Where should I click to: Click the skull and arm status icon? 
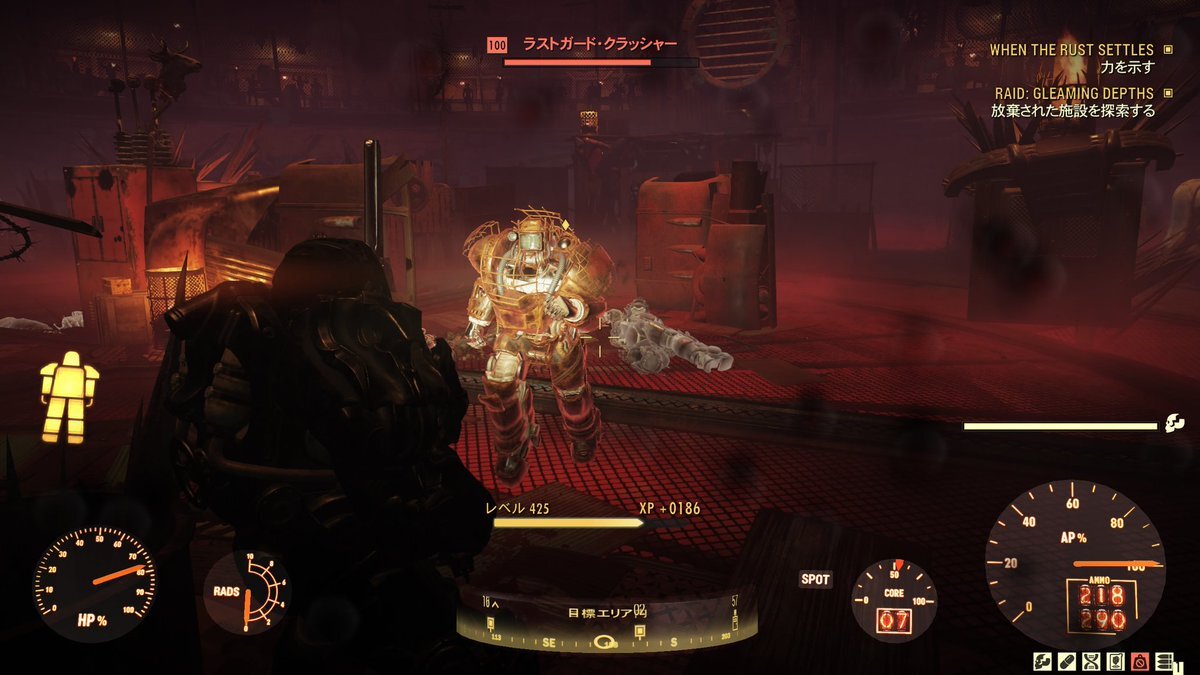pos(1042,661)
